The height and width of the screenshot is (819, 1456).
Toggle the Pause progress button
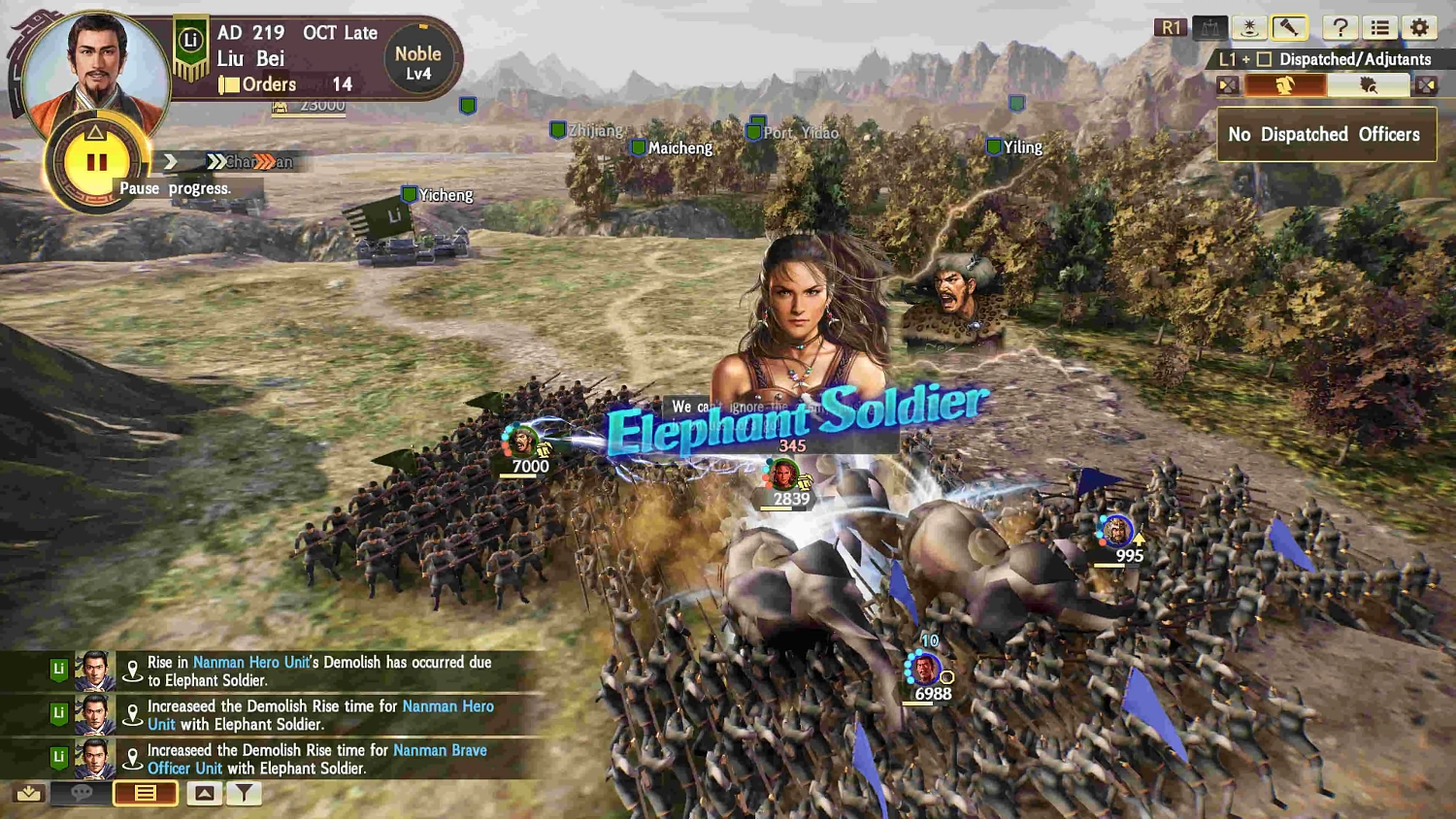tap(97, 161)
